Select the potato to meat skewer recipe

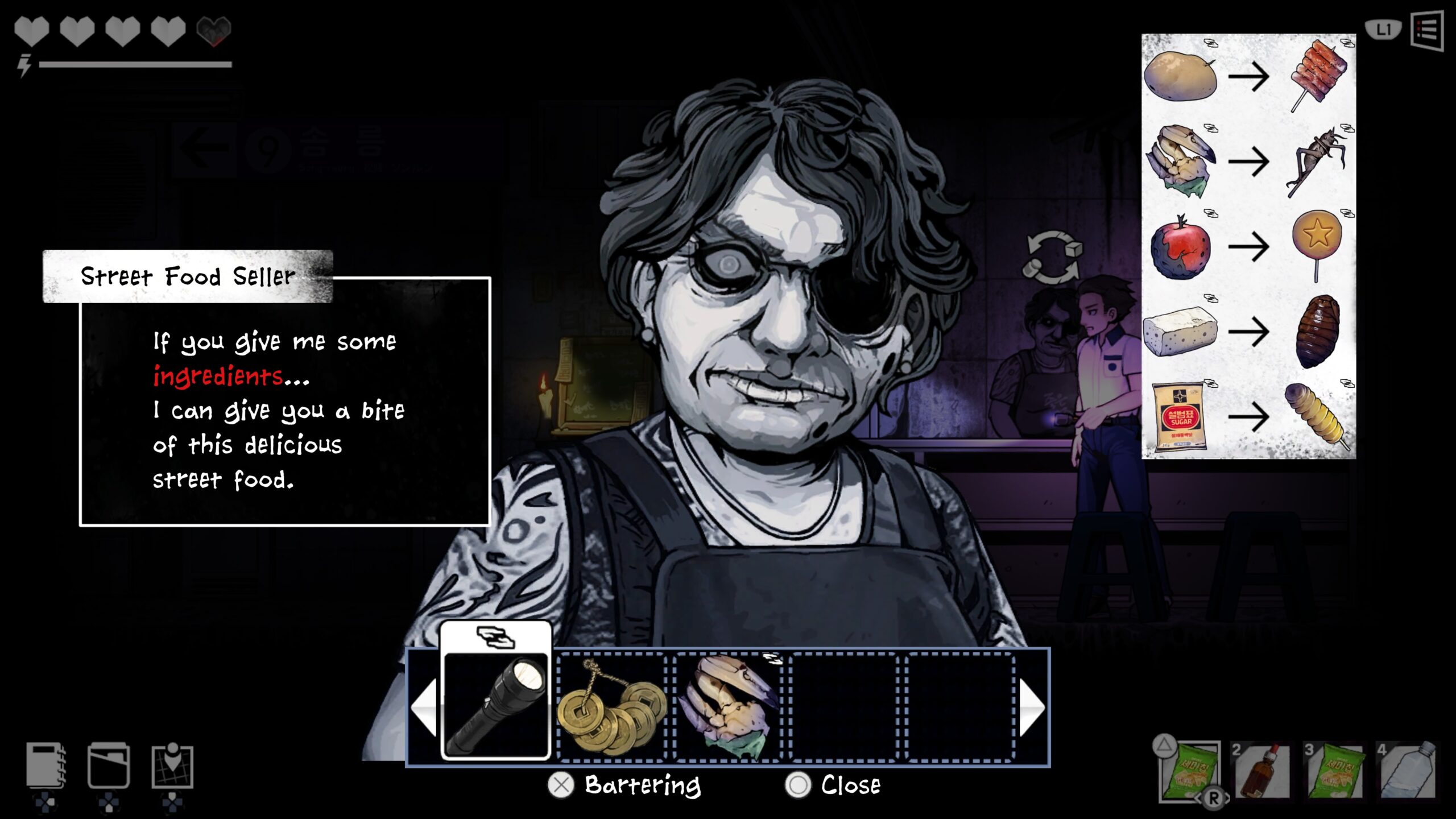click(1248, 77)
